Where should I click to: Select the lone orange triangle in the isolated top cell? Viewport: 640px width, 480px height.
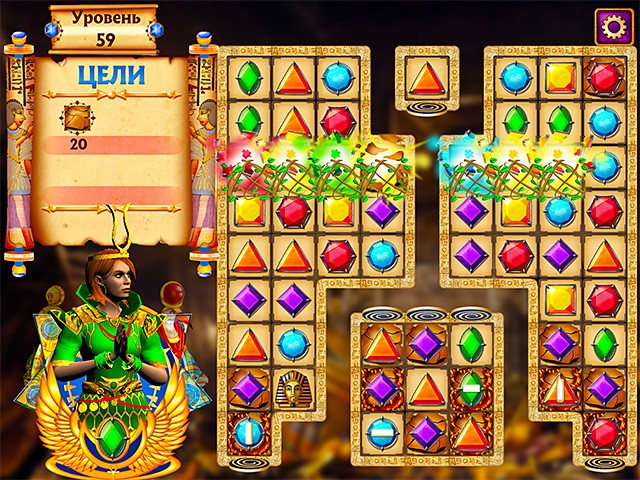pyautogui.click(x=426, y=77)
